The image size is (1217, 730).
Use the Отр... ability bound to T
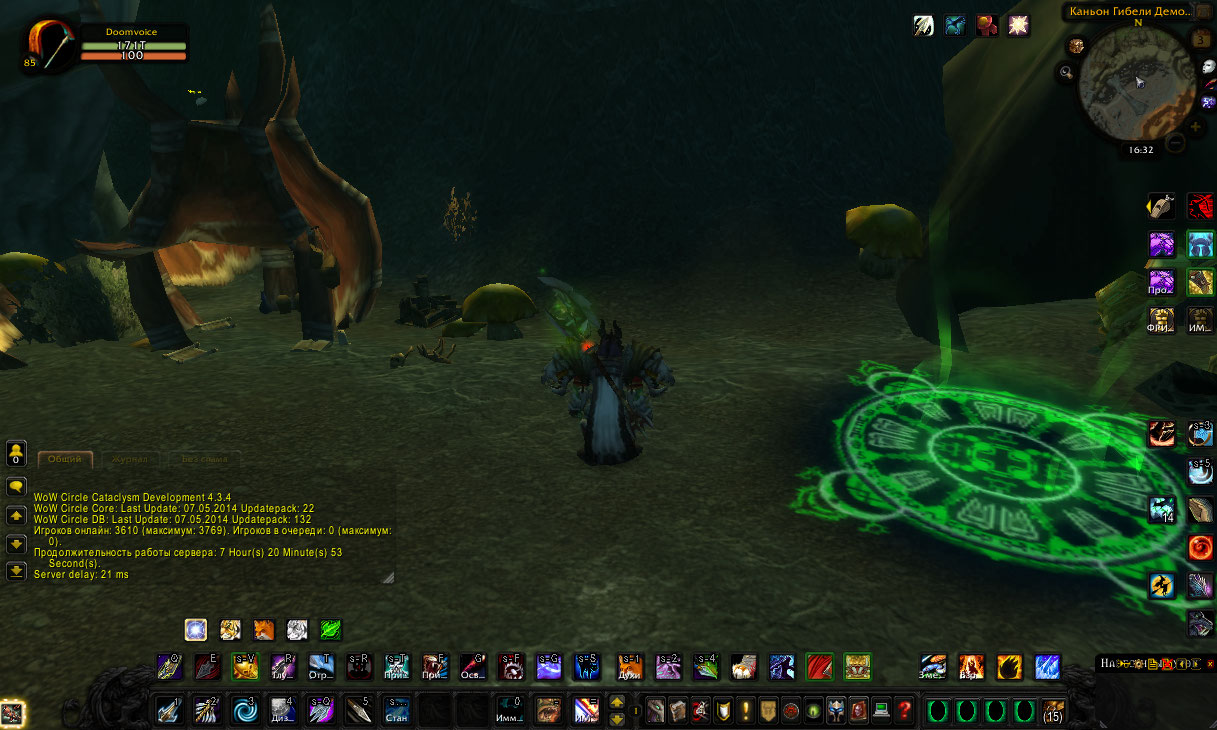[321, 666]
